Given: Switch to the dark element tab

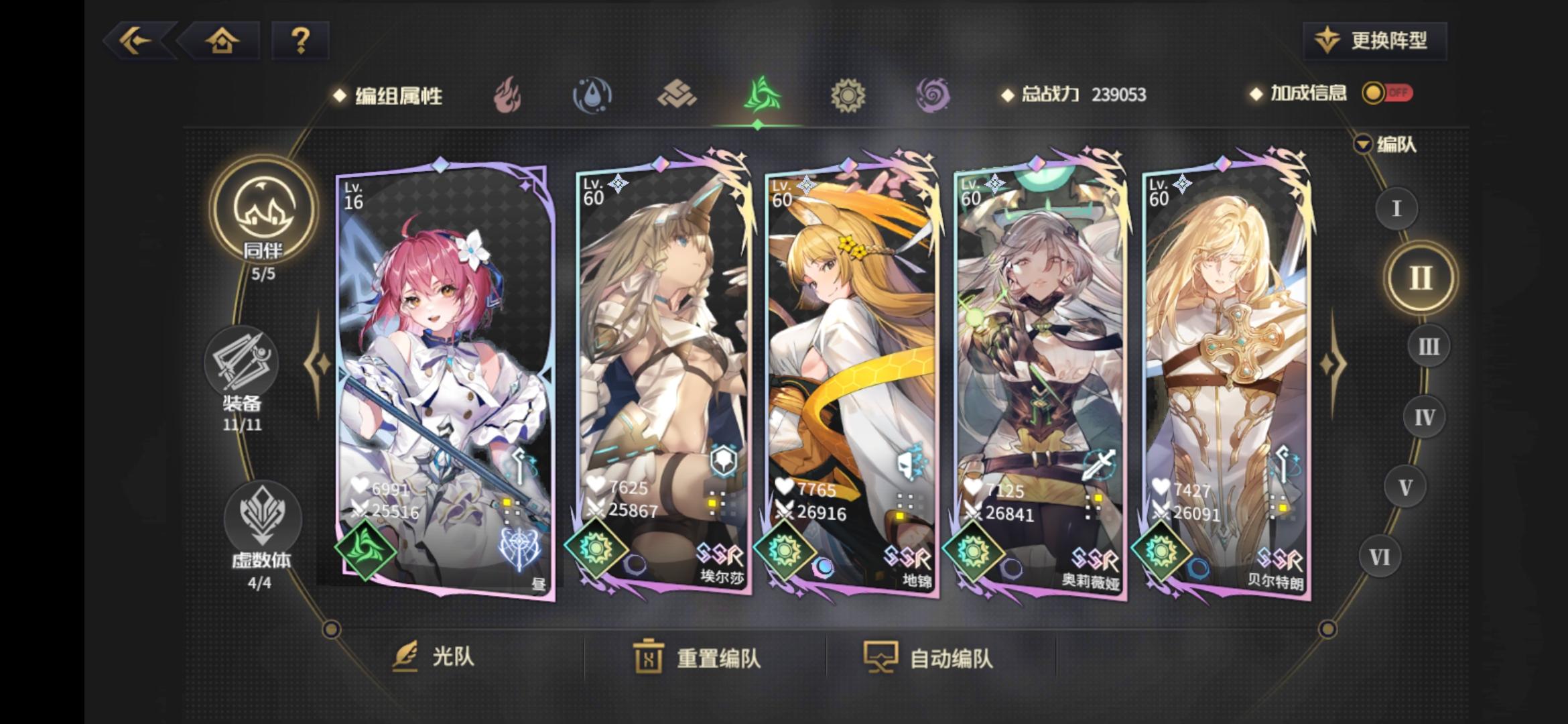Looking at the screenshot, I should click(x=934, y=95).
